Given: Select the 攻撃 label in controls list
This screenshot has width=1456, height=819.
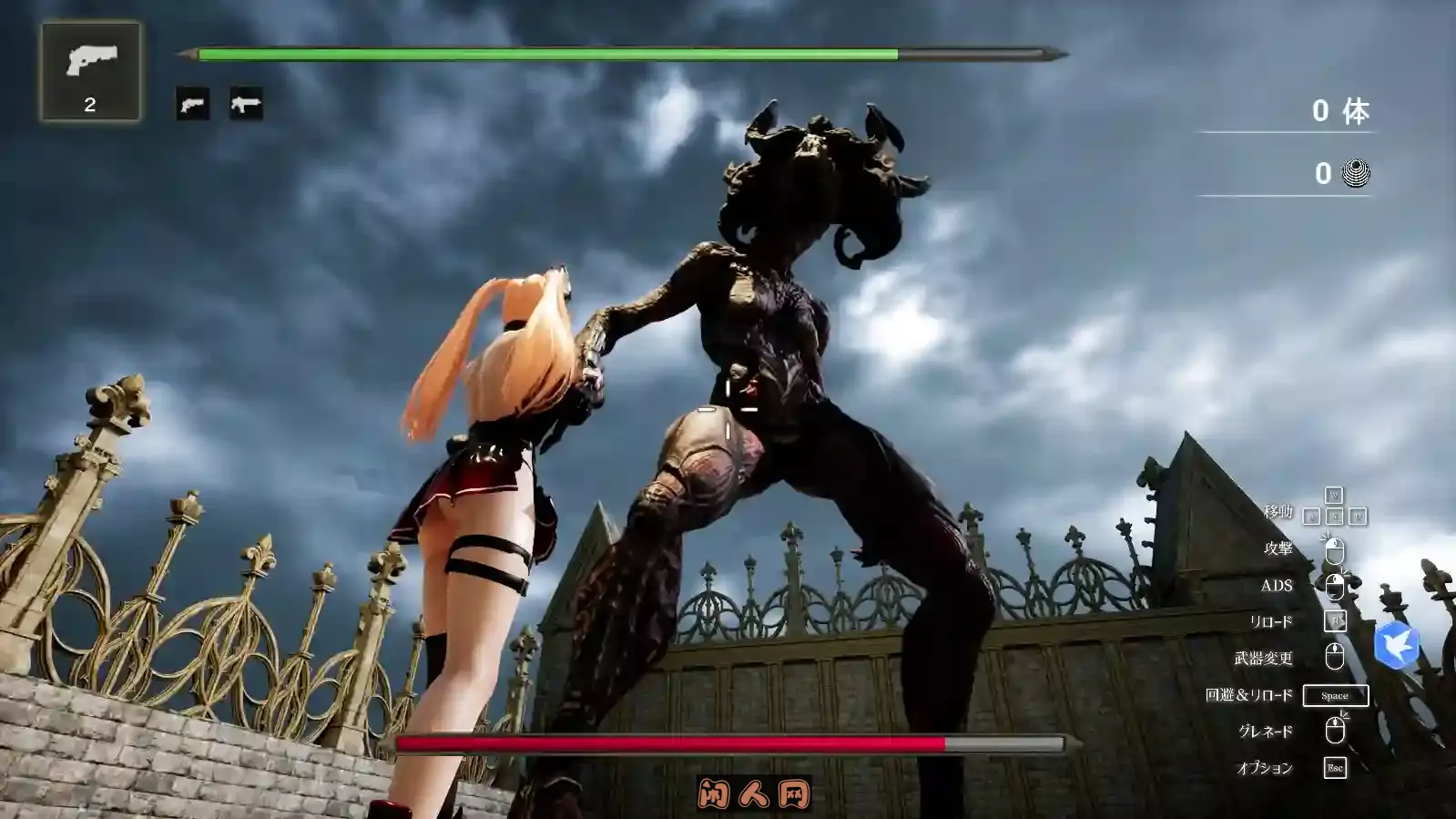Looking at the screenshot, I should pos(1278,549).
